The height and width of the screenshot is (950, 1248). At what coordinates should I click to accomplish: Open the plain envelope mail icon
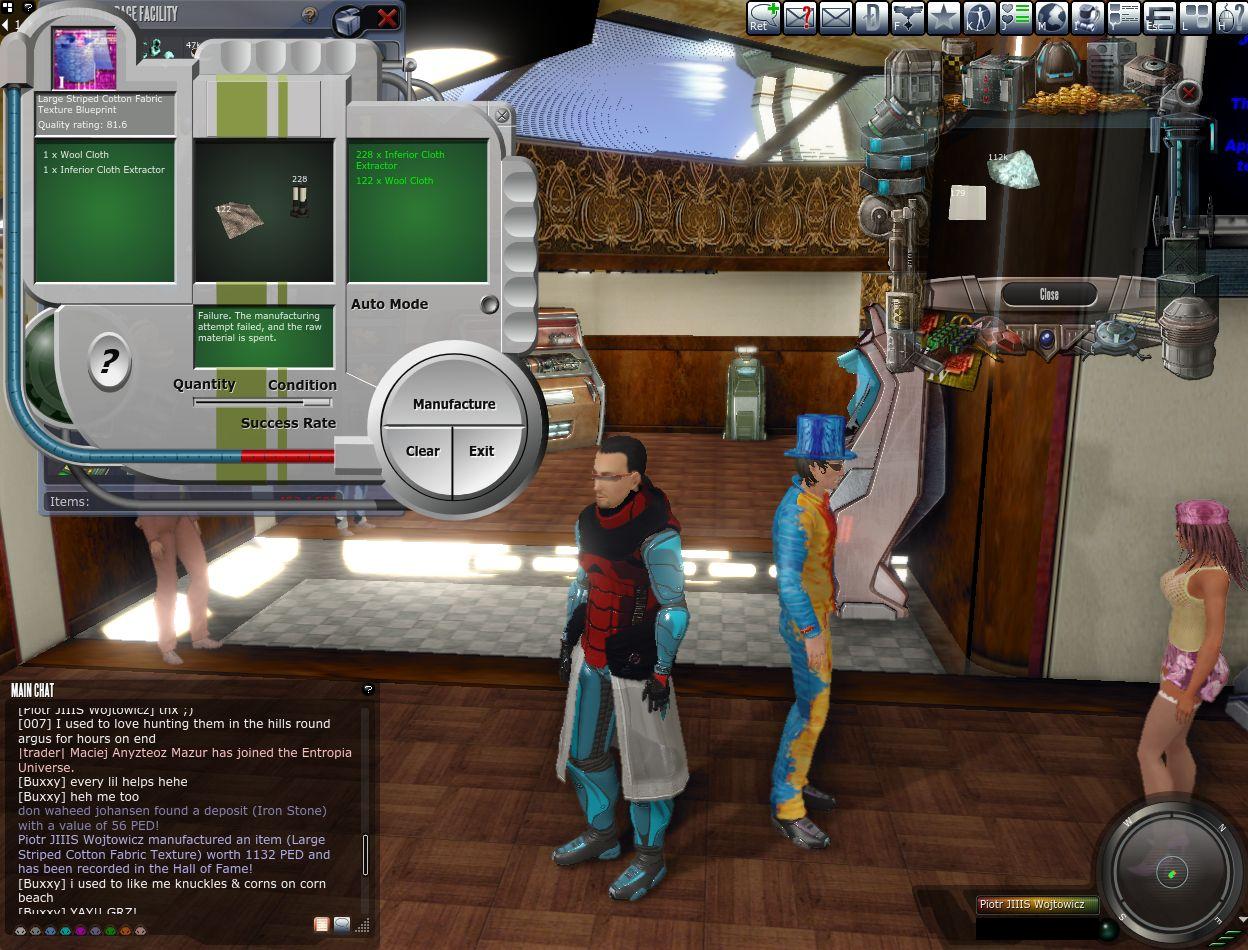835,17
